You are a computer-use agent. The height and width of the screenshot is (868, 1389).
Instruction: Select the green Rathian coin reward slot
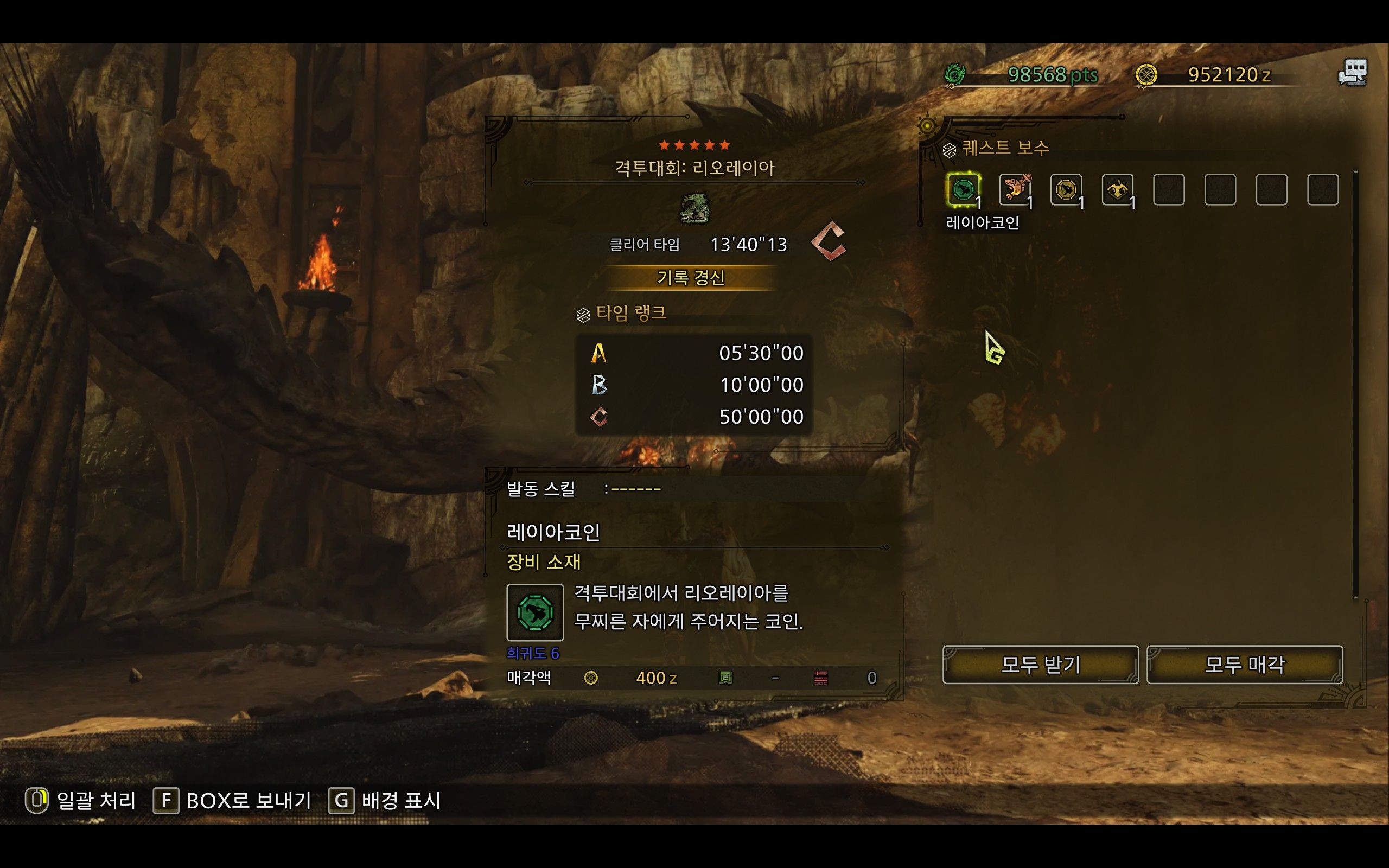click(963, 189)
